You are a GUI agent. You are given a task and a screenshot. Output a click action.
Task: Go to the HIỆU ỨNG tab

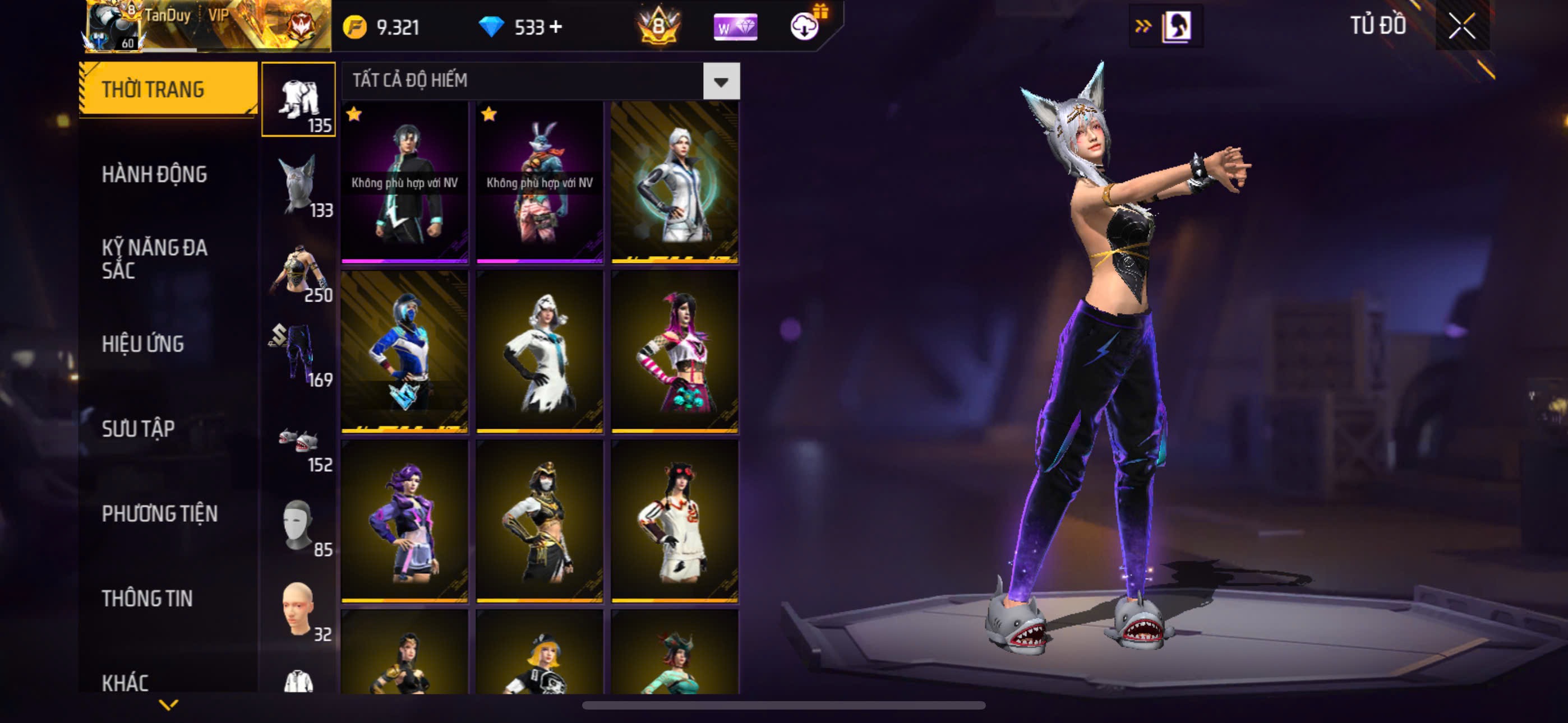[142, 344]
